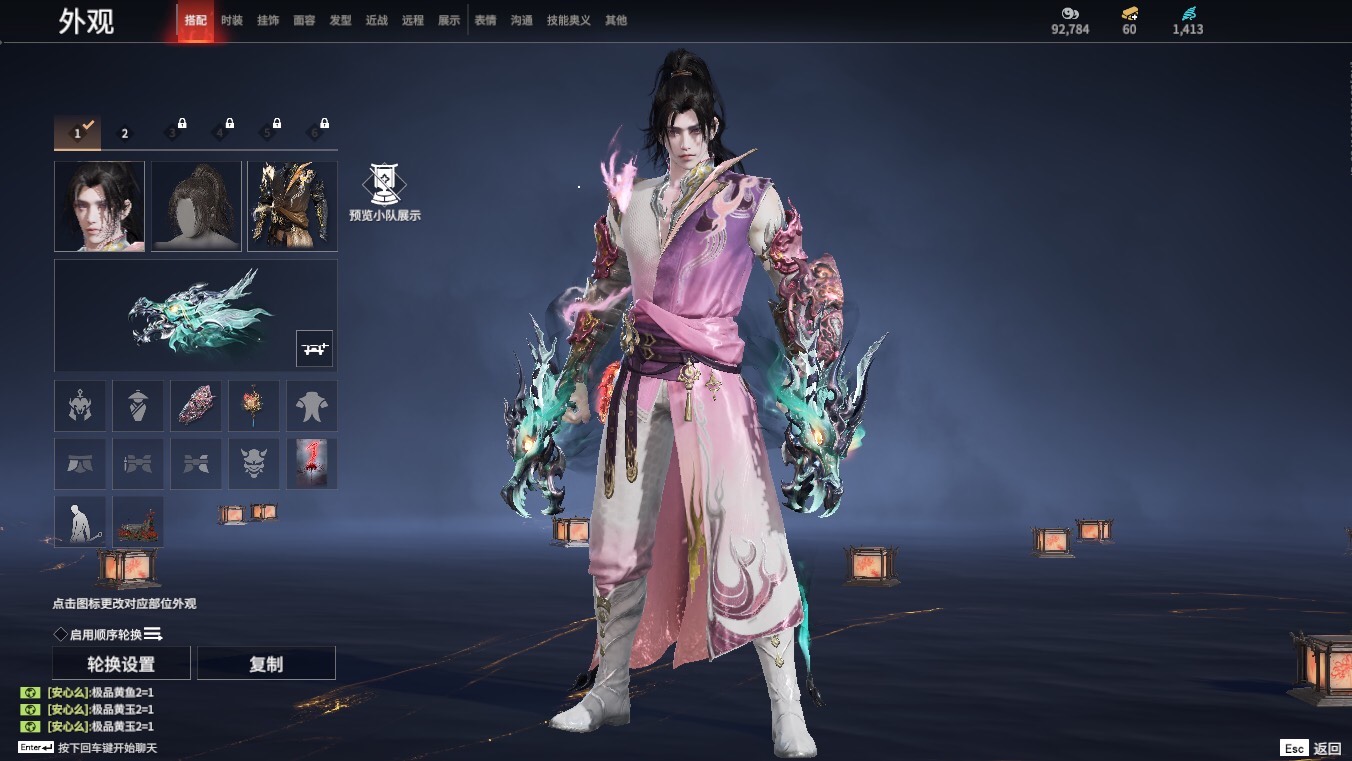Viewport: 1352px width, 761px height.
Task: Toggle 启用顺序轮换 option
Action: [61, 634]
